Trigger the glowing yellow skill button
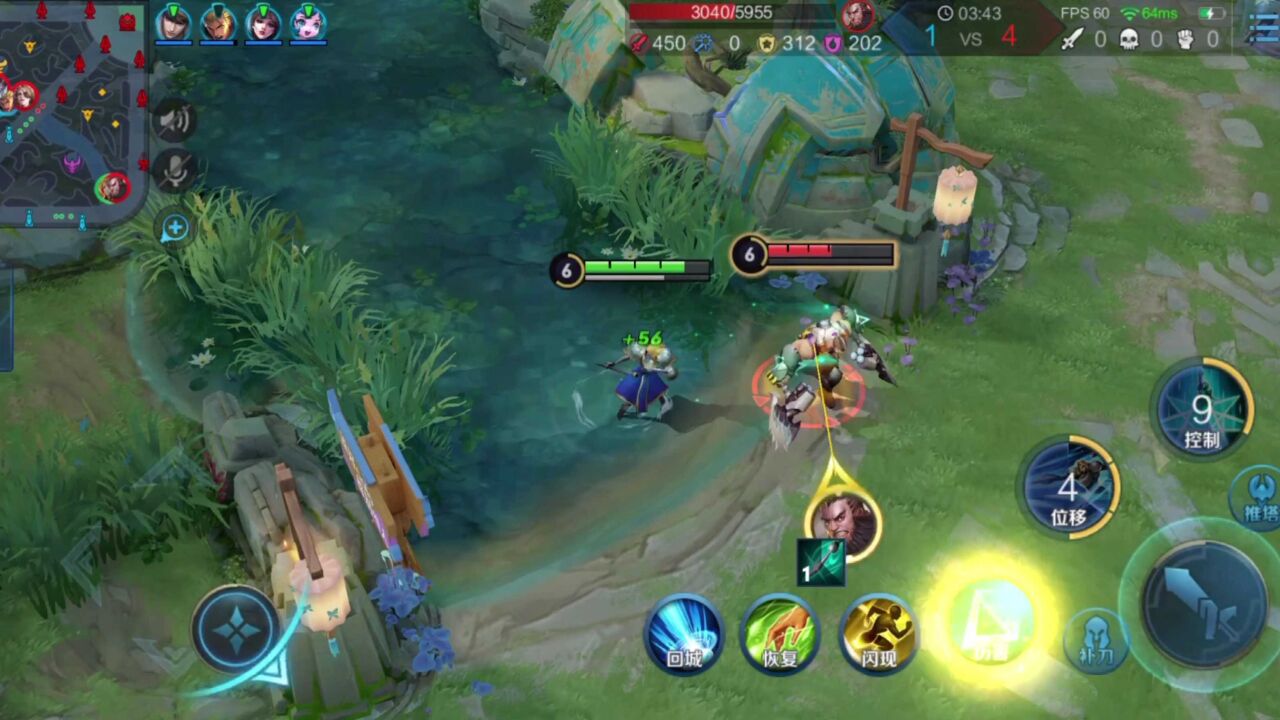Screen dimensions: 1280x720 [x=988, y=622]
